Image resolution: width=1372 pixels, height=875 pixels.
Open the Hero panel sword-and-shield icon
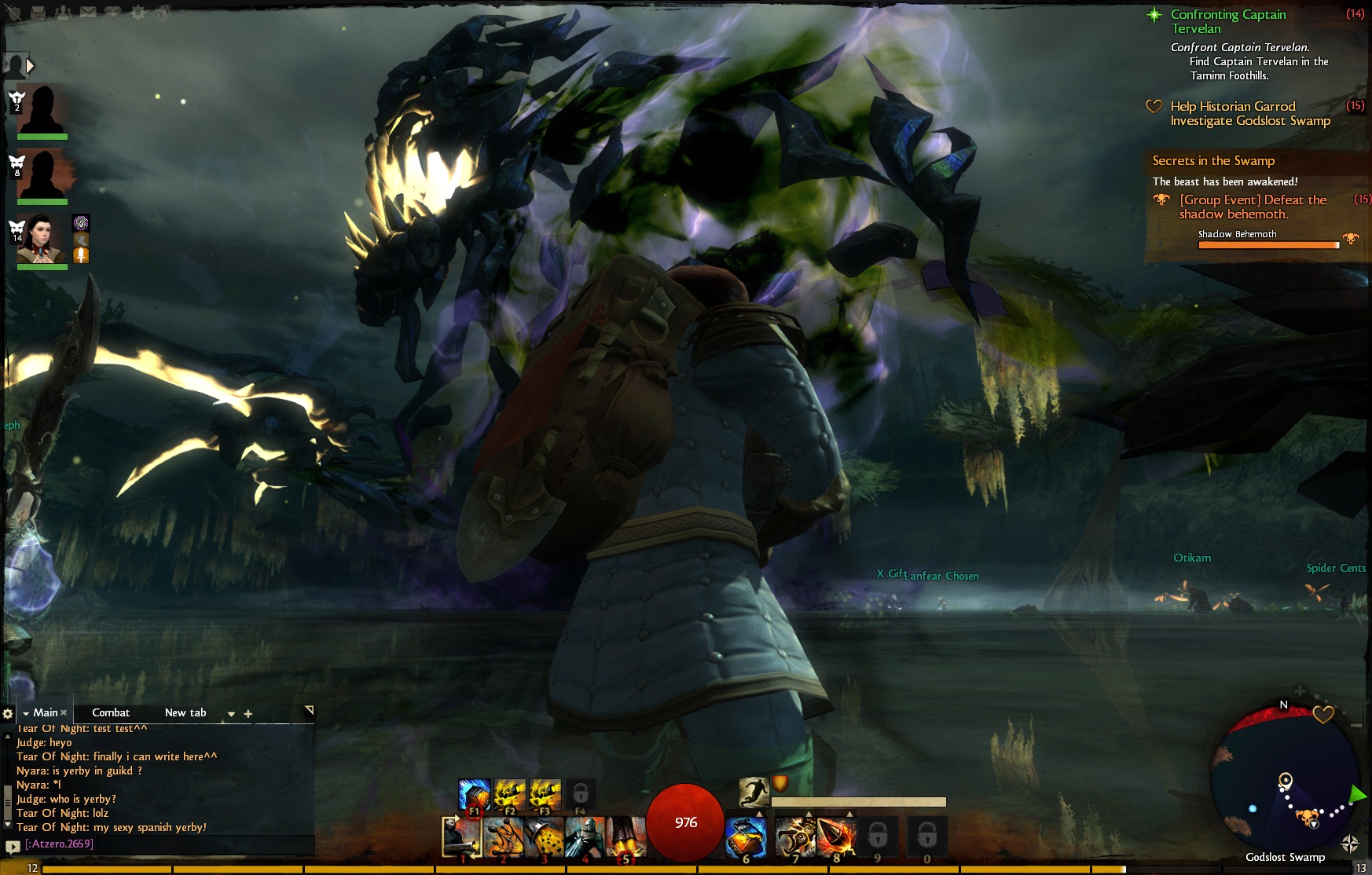click(x=13, y=13)
